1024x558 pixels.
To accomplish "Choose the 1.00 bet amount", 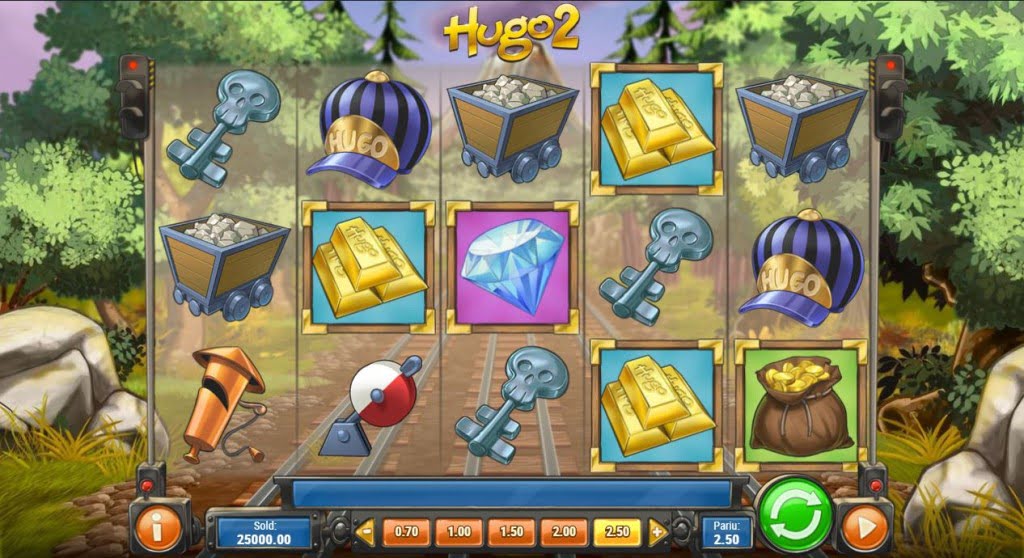I will pos(459,531).
